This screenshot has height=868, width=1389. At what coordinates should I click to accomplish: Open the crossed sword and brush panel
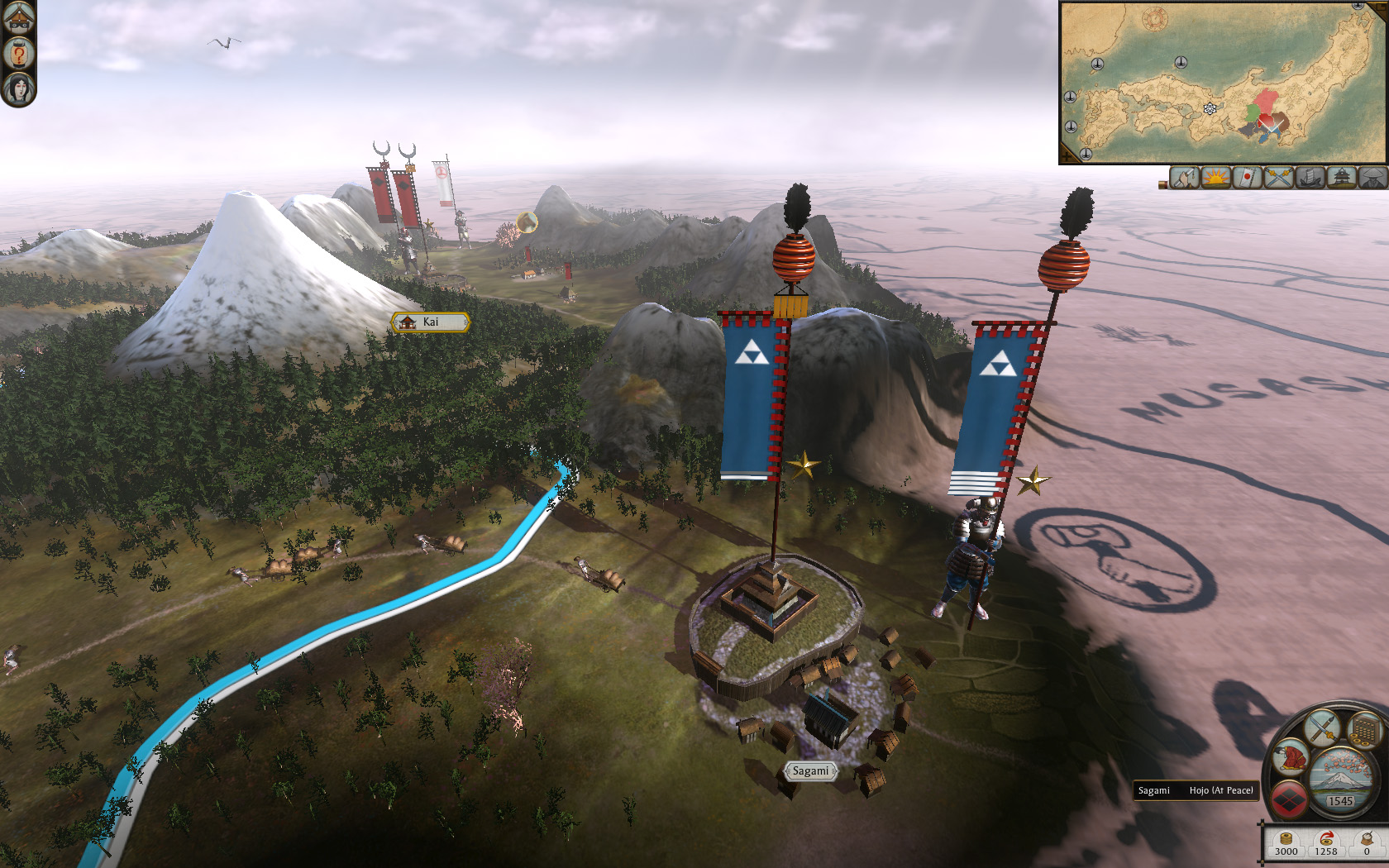1322,727
